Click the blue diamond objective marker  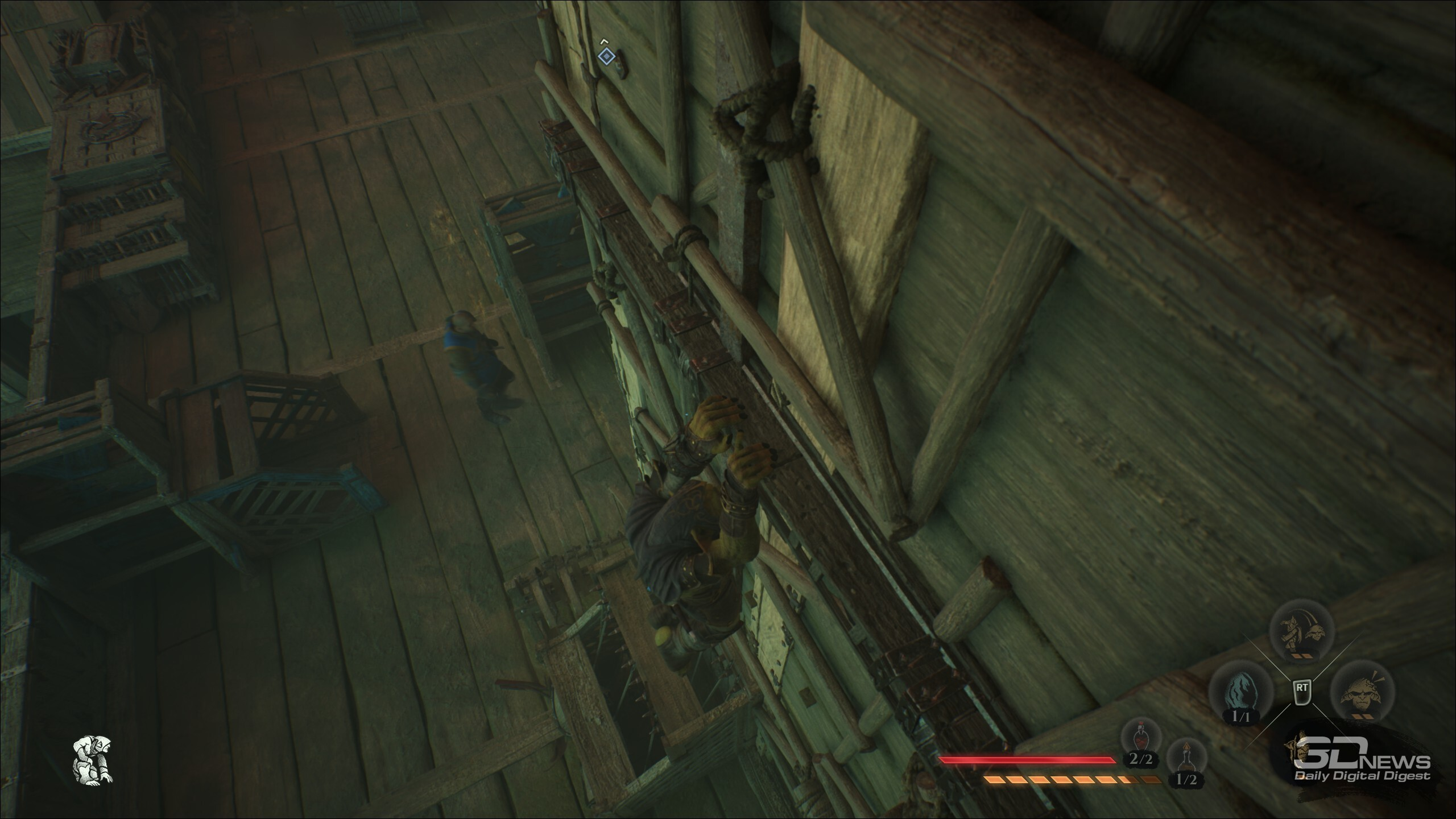[x=607, y=56]
